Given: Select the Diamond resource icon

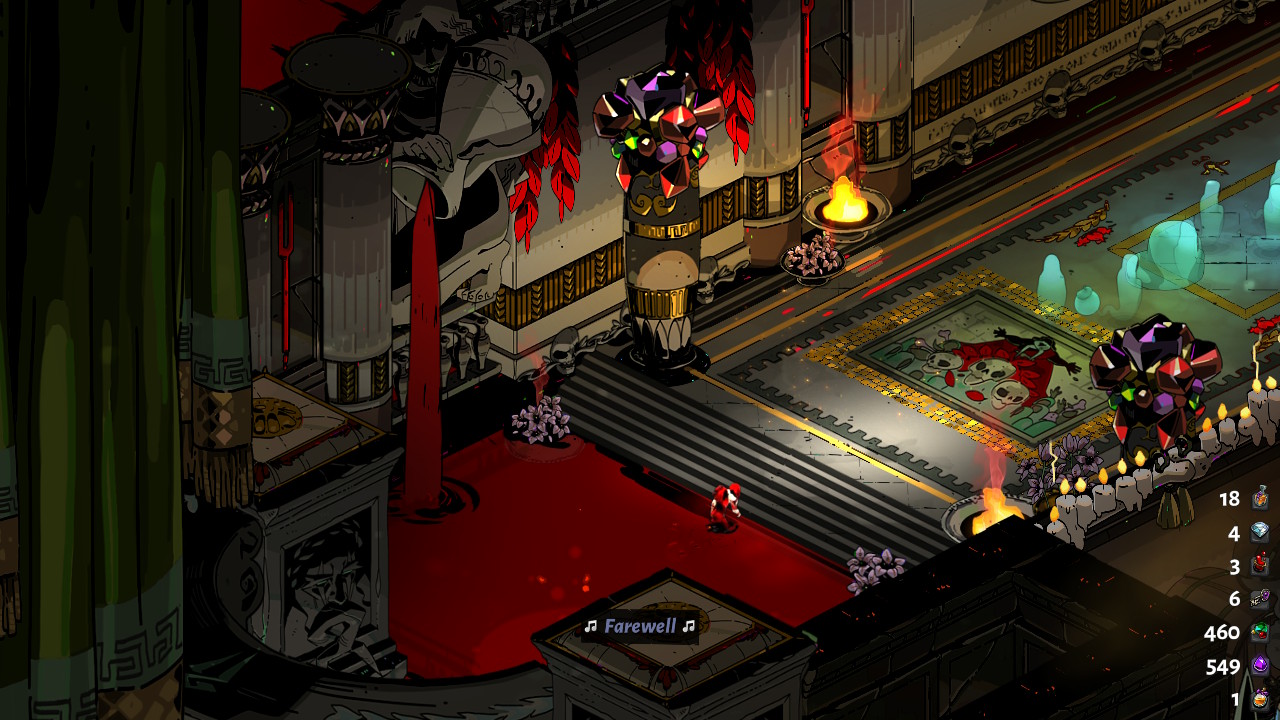Looking at the screenshot, I should pyautogui.click(x=1260, y=533).
